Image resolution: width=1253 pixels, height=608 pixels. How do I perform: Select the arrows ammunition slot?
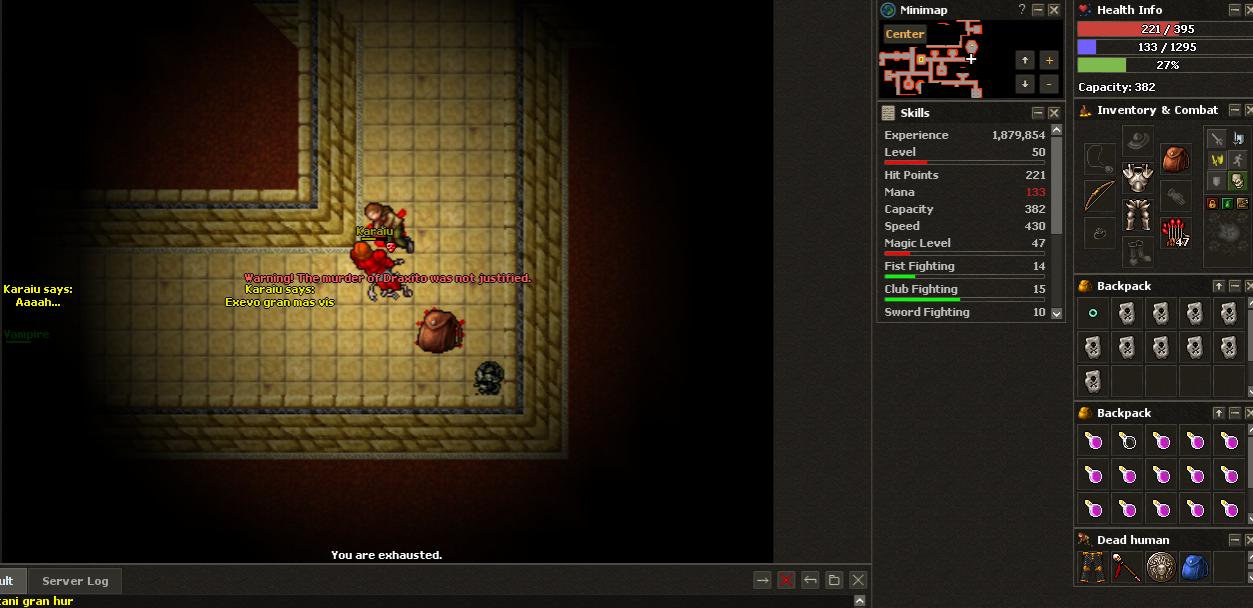(1175, 233)
